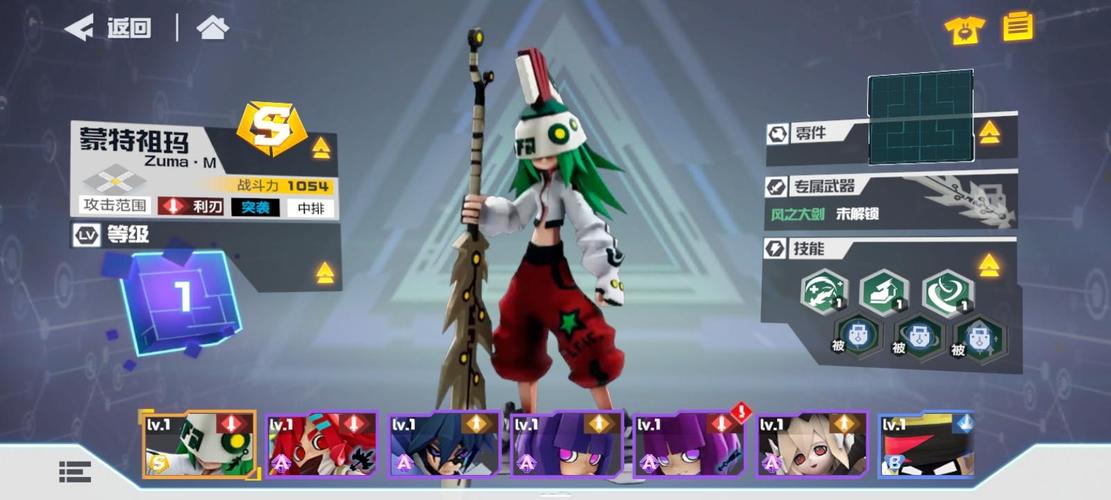Open the costume shirt icon
Image resolution: width=1111 pixels, height=500 pixels.
964,30
